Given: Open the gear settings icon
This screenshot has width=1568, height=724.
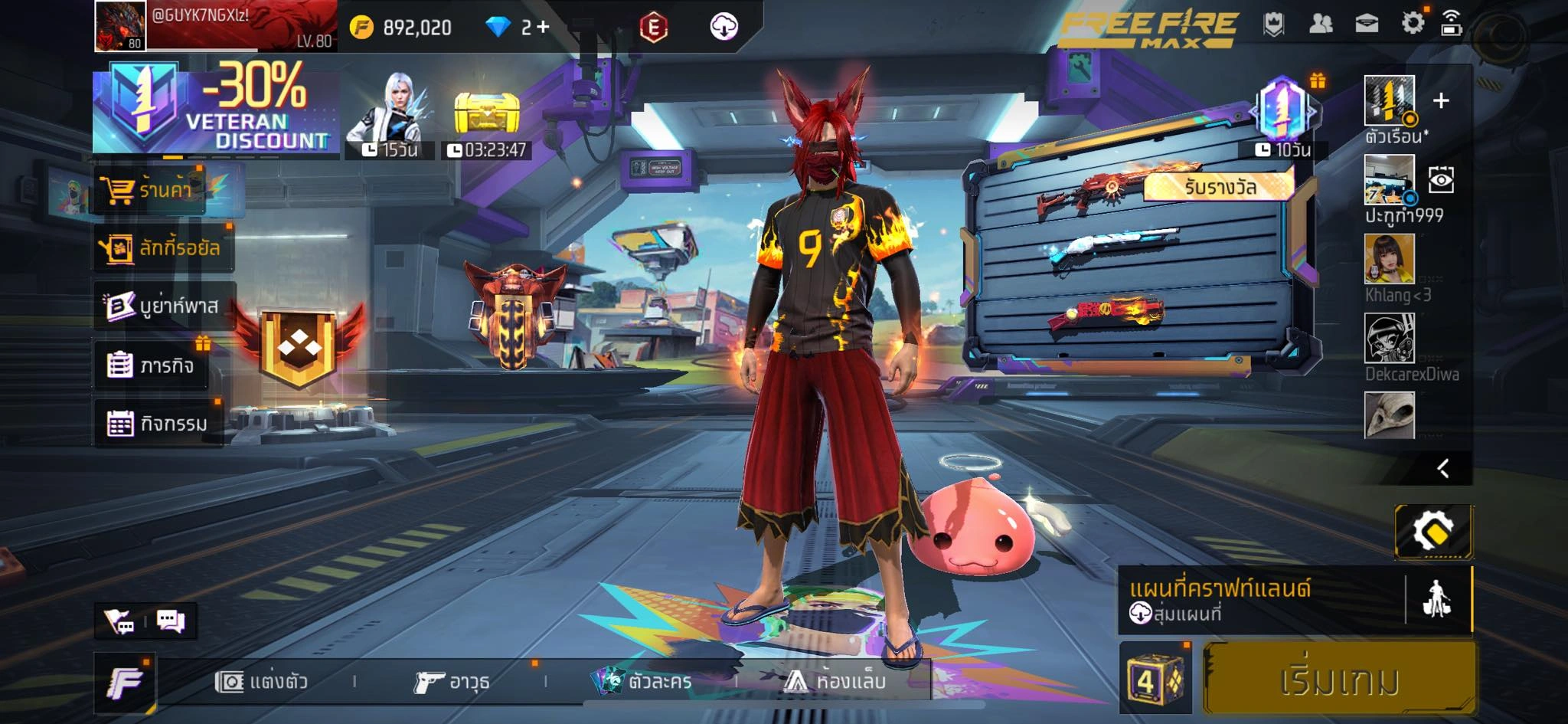Looking at the screenshot, I should coord(1413,23).
